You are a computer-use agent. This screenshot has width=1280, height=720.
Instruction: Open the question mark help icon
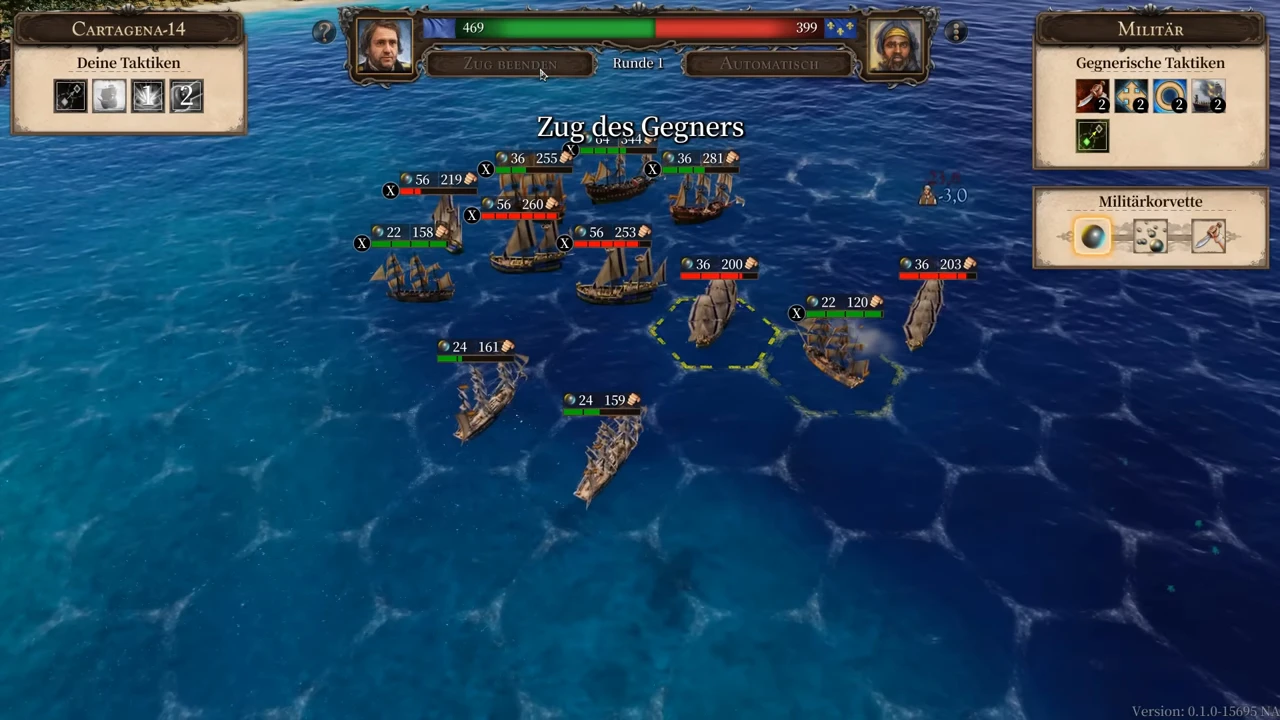click(x=323, y=32)
